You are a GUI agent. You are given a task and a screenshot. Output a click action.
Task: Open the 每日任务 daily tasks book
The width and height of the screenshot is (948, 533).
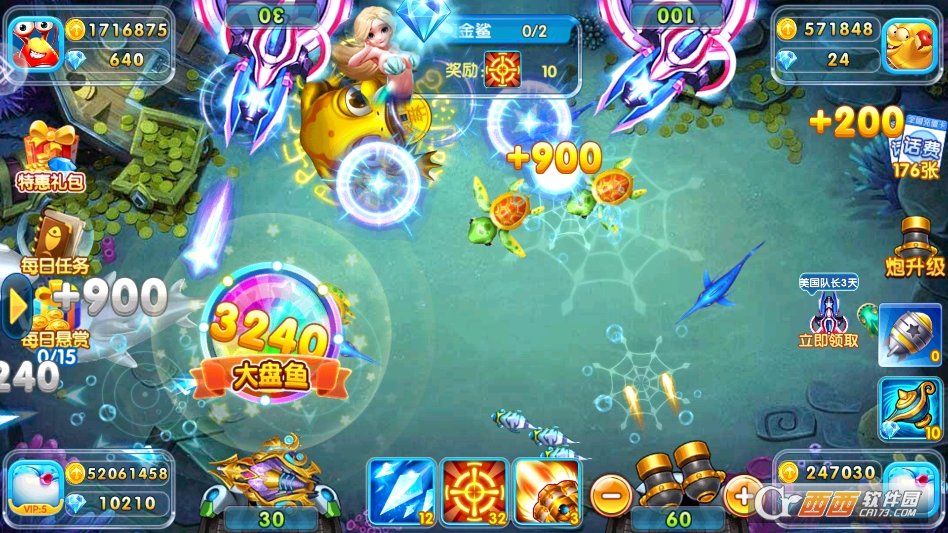(55, 241)
